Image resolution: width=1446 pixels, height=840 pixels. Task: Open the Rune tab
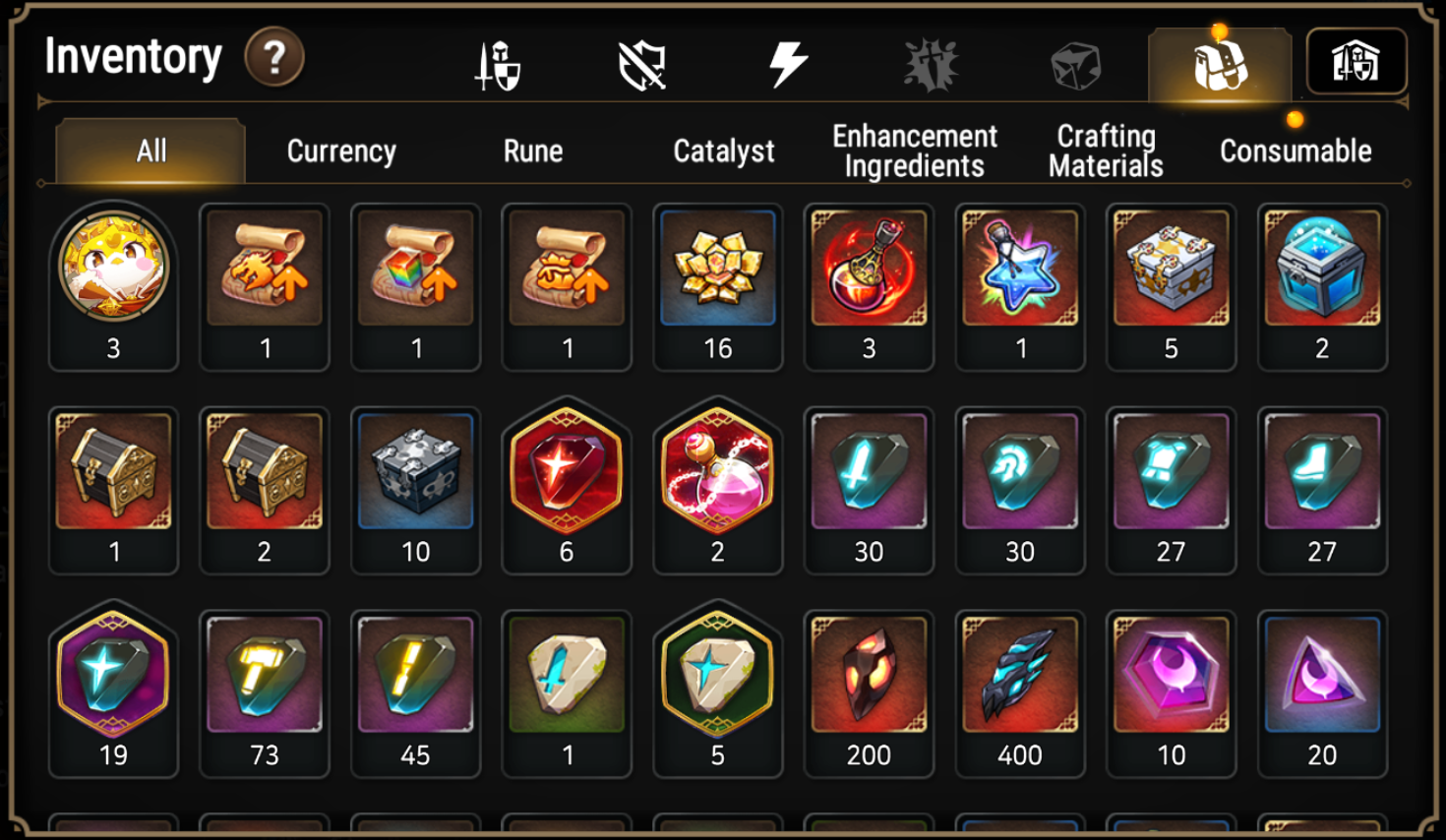click(531, 150)
